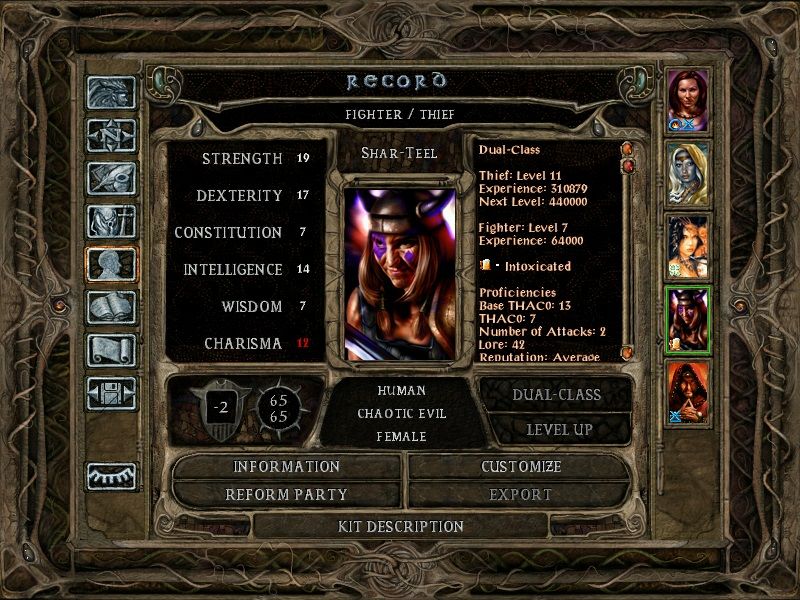The height and width of the screenshot is (600, 800).
Task: Open the Information panel
Action: pyautogui.click(x=287, y=467)
